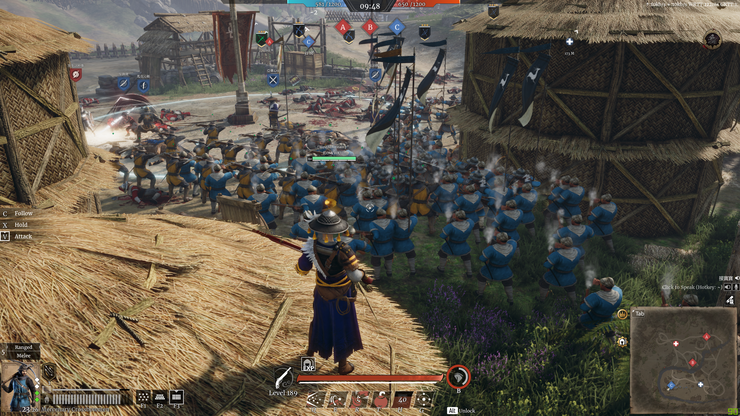This screenshot has width=740, height=416.
Task: Click the red capture point A objective icon
Action: point(344,27)
